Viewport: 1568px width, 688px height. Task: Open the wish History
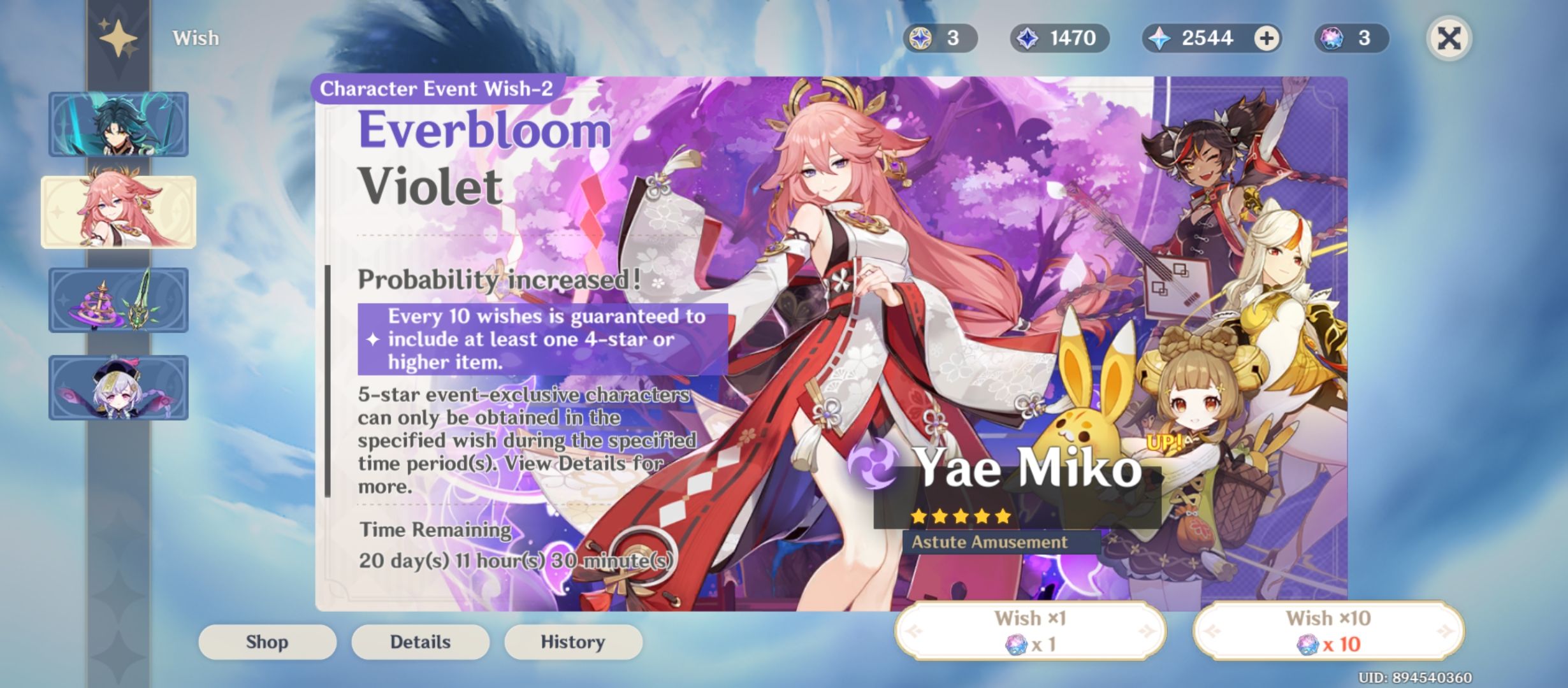tap(572, 641)
